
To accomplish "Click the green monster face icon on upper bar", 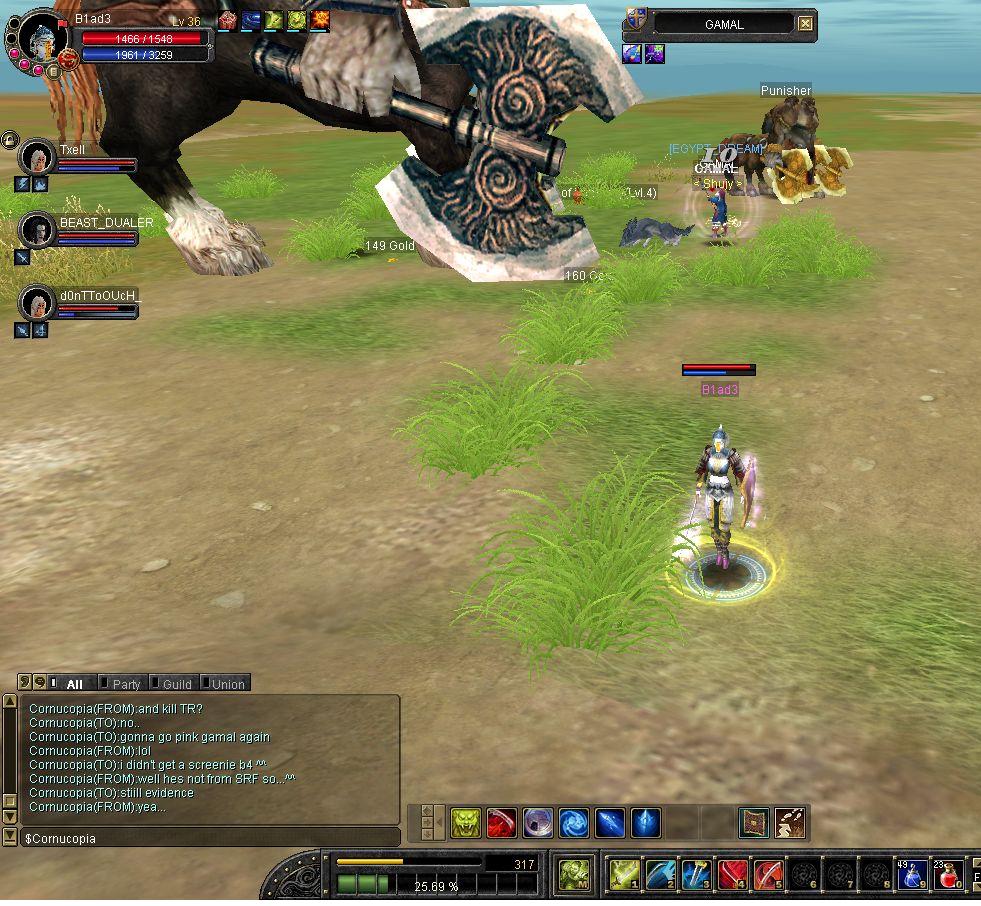I will [x=465, y=823].
